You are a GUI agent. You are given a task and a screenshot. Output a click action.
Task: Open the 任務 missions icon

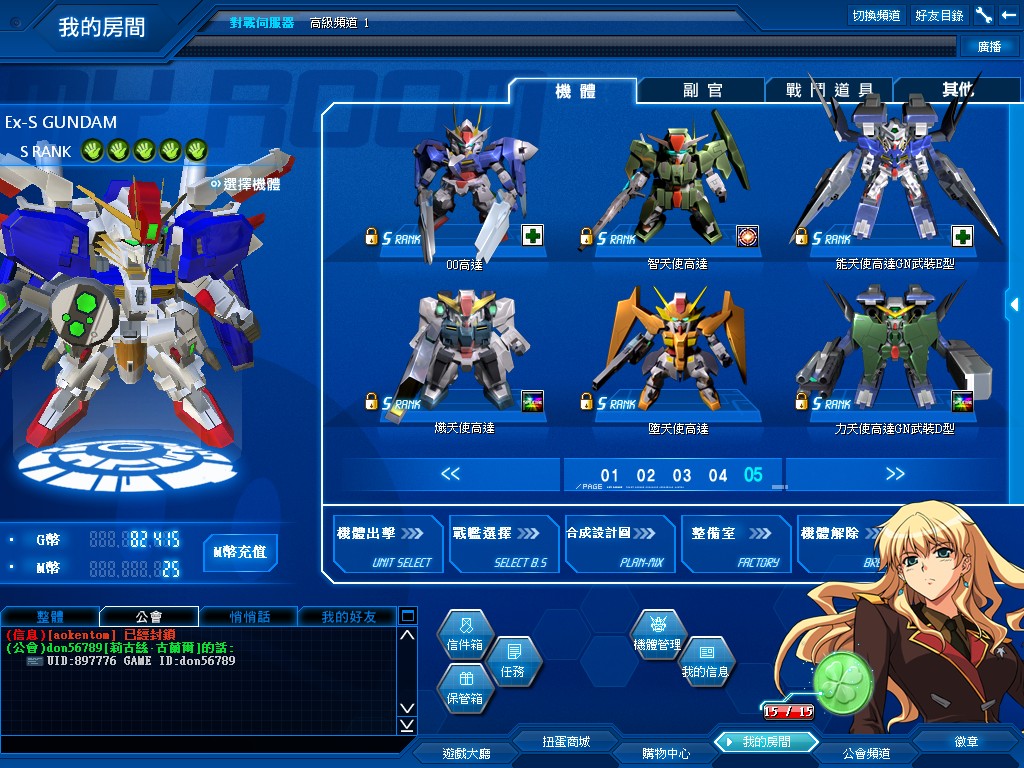[512, 662]
